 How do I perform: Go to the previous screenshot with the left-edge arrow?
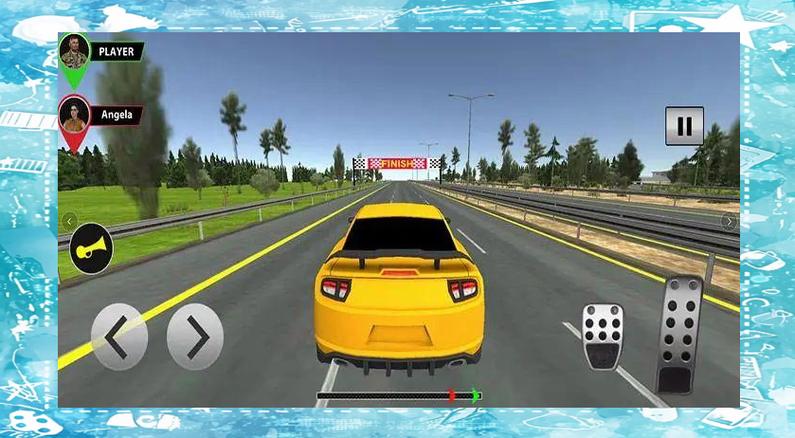pos(69,221)
